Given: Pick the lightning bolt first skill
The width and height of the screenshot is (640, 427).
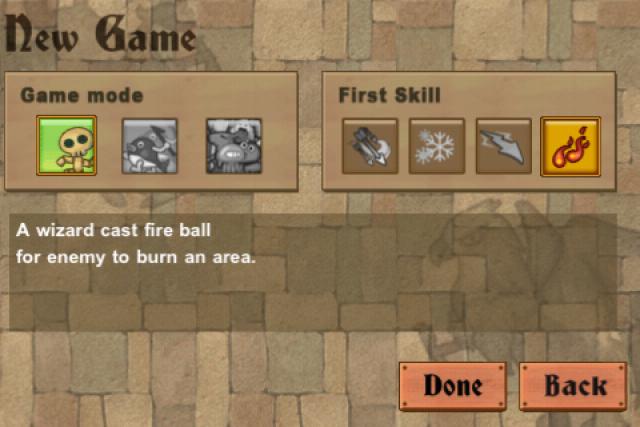Looking at the screenshot, I should [x=503, y=146].
